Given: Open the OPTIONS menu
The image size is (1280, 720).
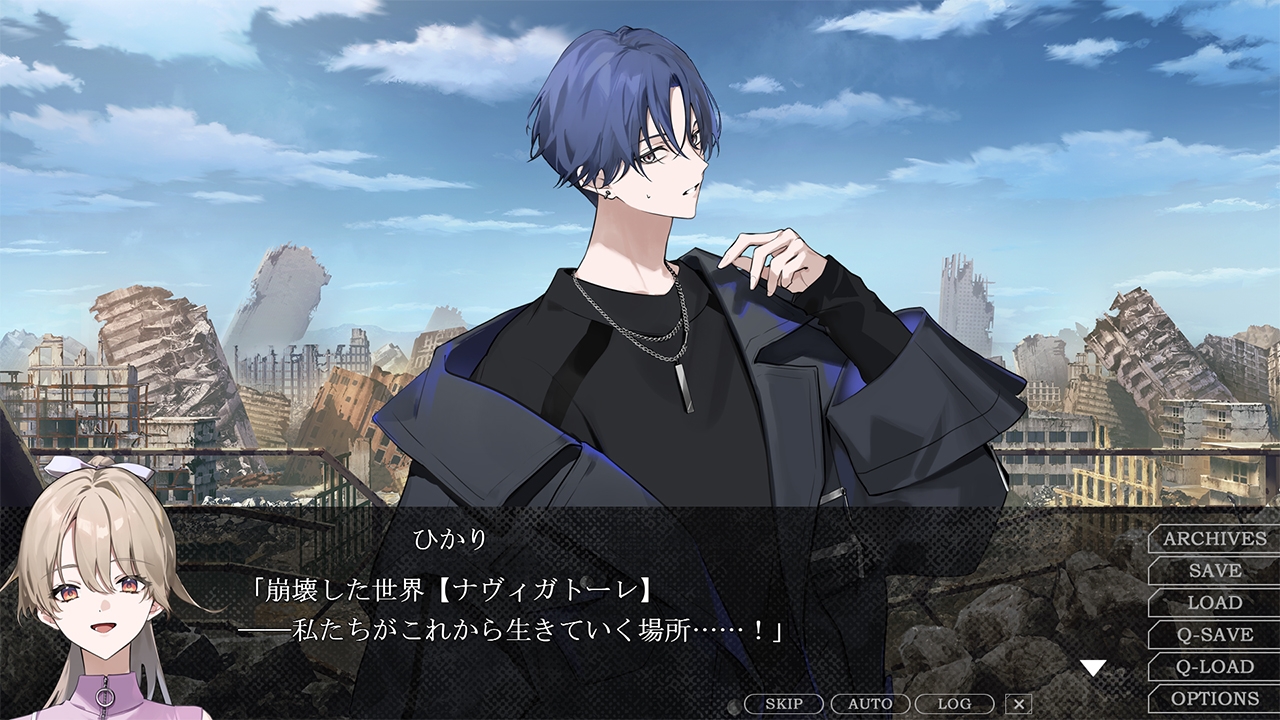Looking at the screenshot, I should [x=1214, y=699].
